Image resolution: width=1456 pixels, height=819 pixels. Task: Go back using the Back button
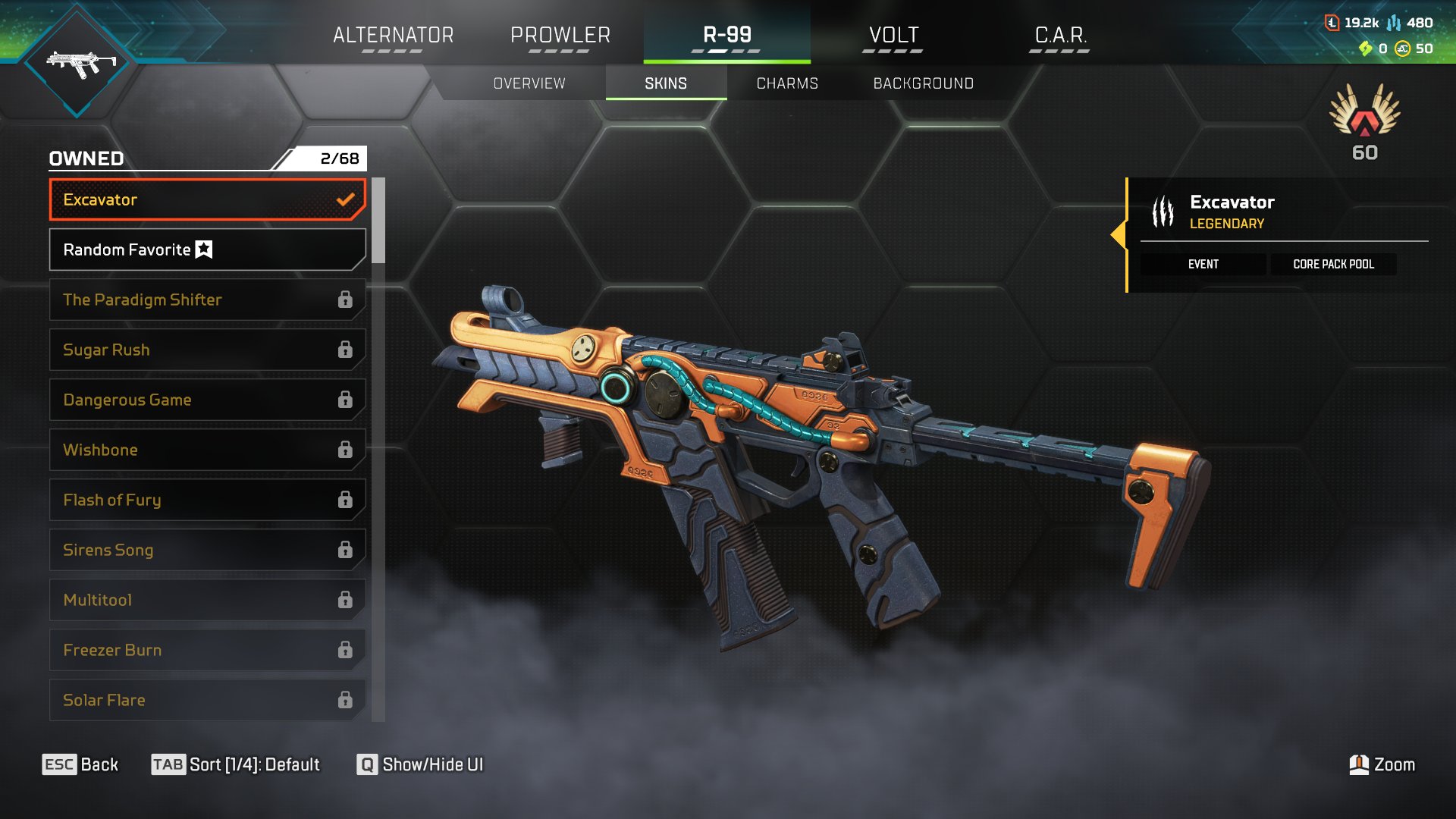coord(80,764)
